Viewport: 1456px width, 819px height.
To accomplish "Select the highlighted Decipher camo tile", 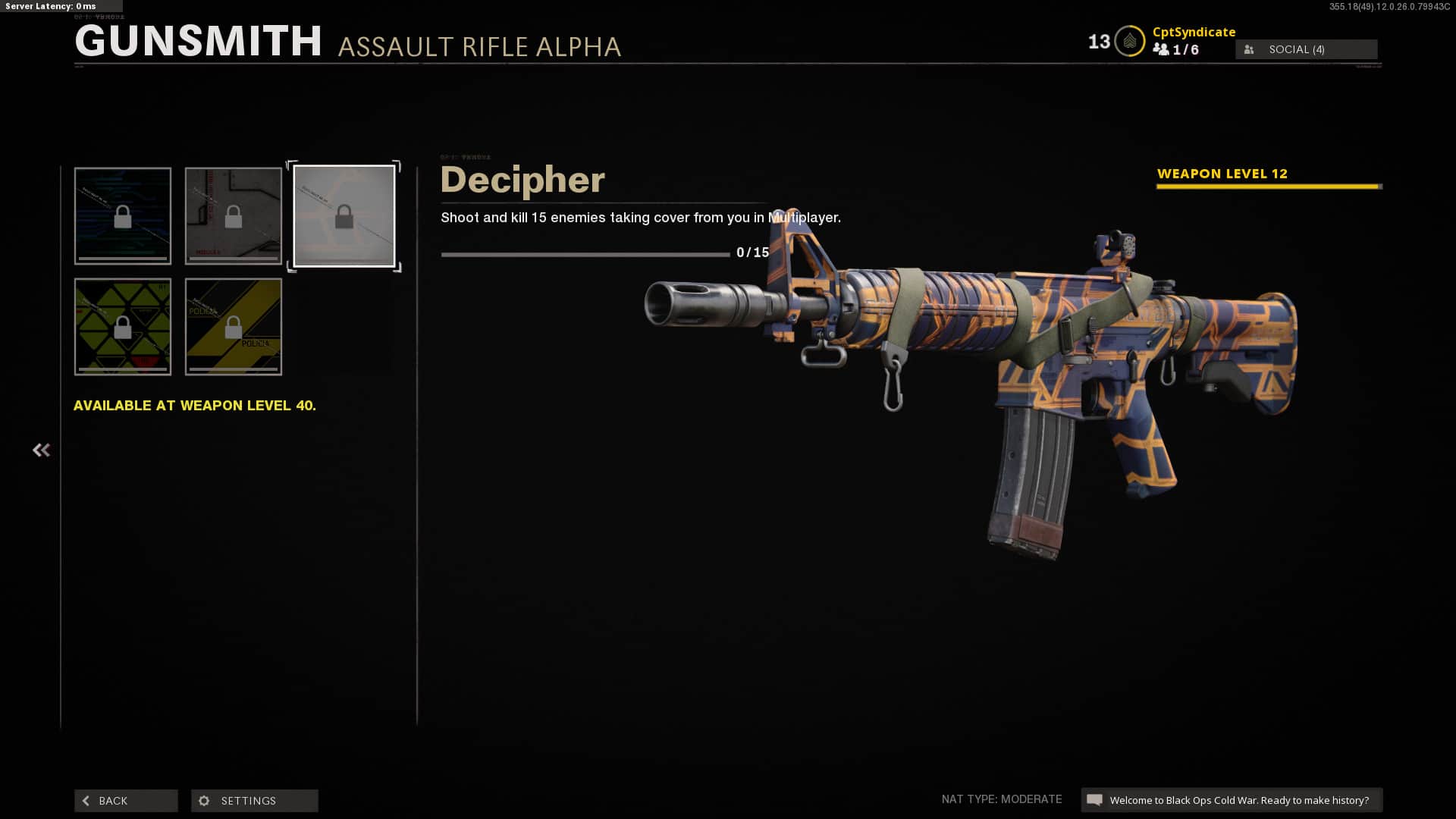I will coord(344,216).
